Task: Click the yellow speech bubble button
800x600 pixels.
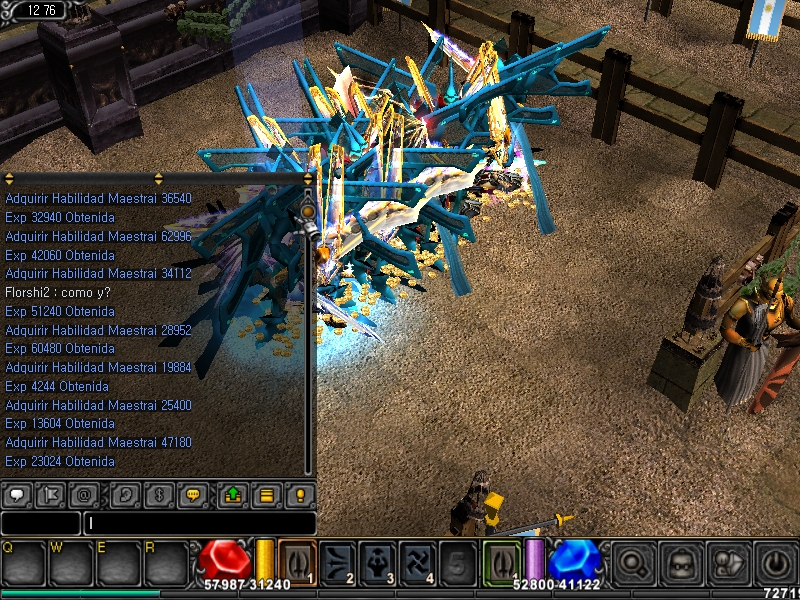Action: [193, 495]
